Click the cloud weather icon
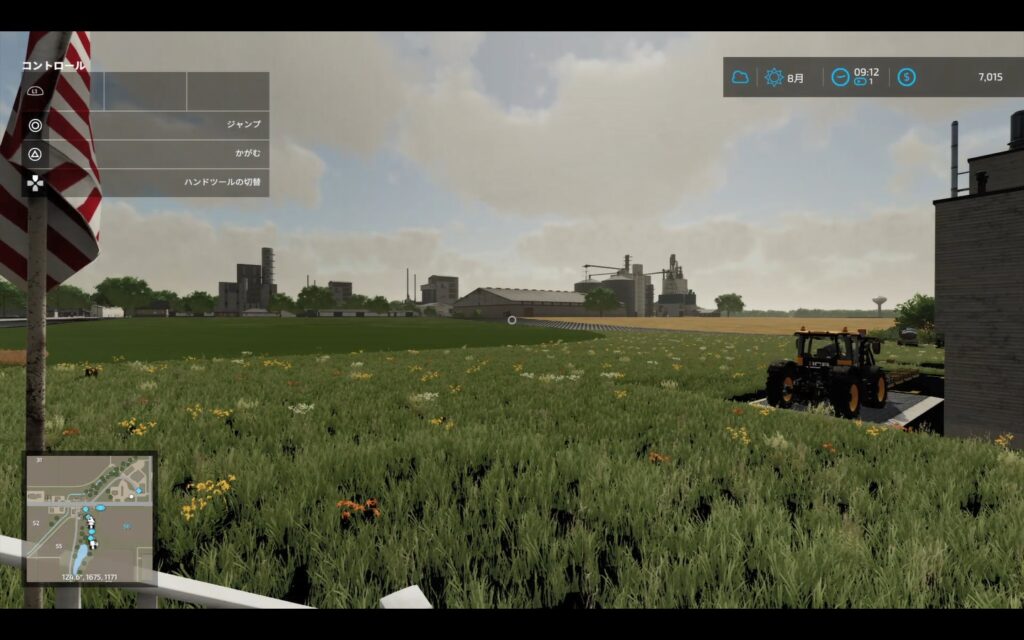The width and height of the screenshot is (1024, 640). click(740, 77)
